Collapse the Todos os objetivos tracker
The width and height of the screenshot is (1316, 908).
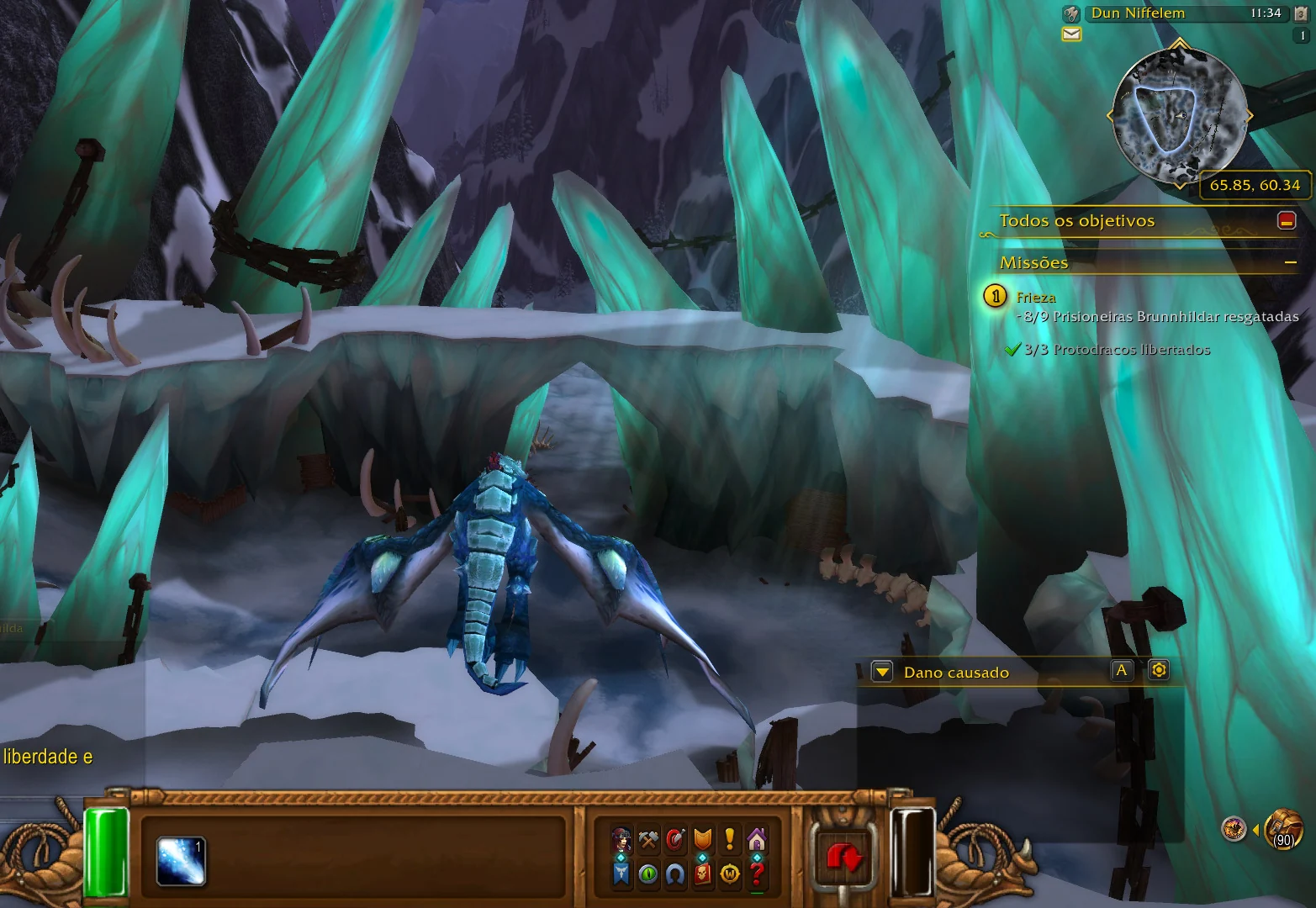point(1286,220)
